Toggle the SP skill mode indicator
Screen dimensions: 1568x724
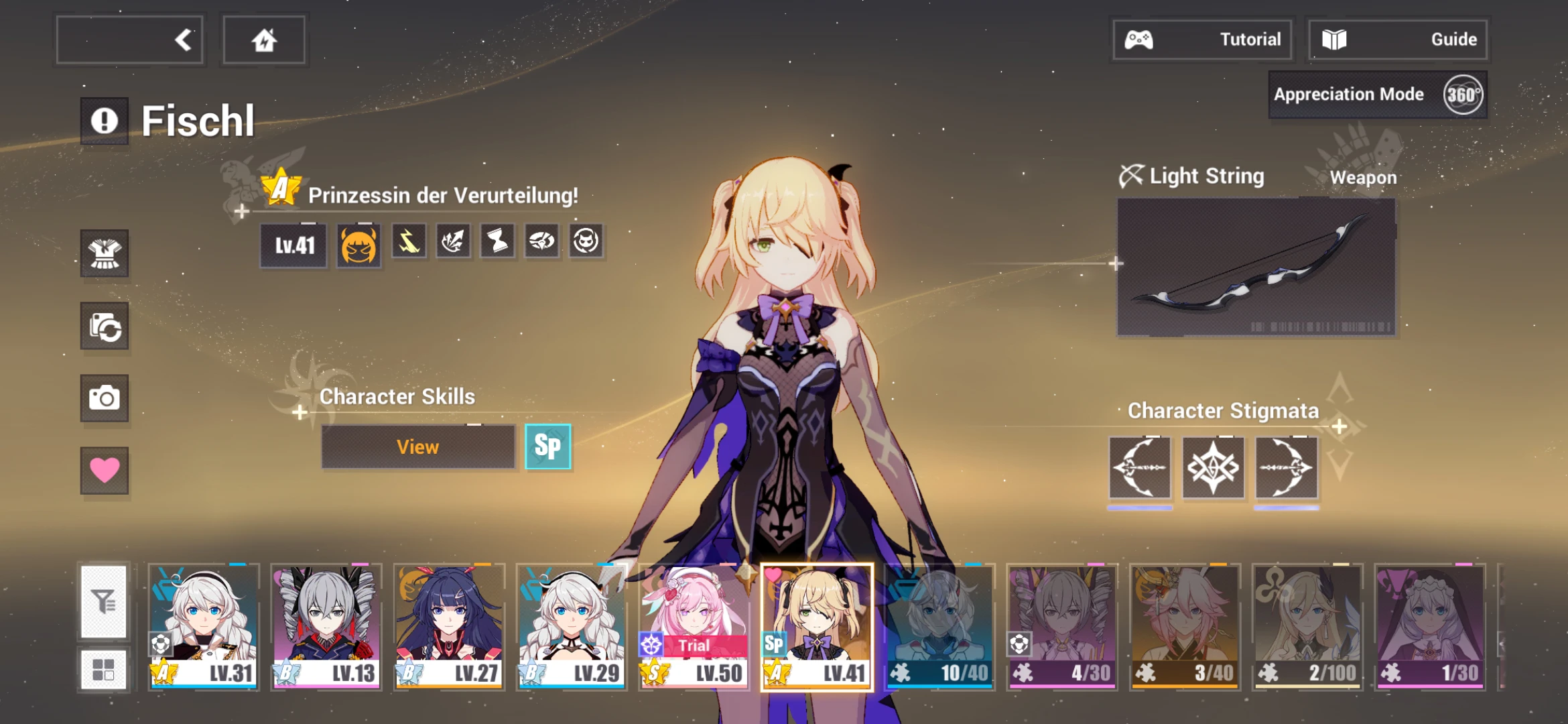pos(548,446)
